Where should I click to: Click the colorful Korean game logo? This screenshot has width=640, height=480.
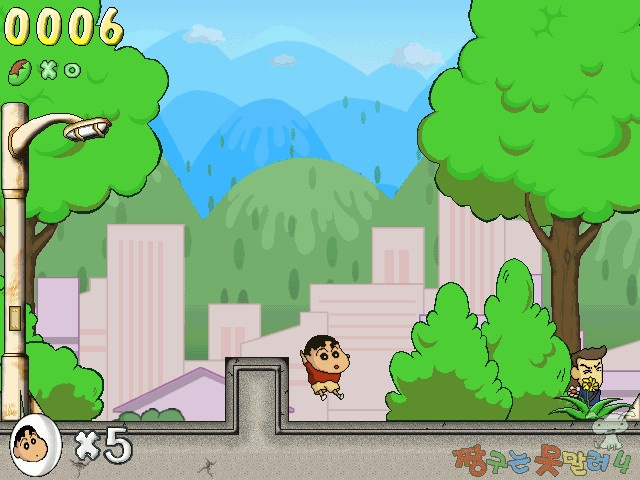pyautogui.click(x=543, y=461)
